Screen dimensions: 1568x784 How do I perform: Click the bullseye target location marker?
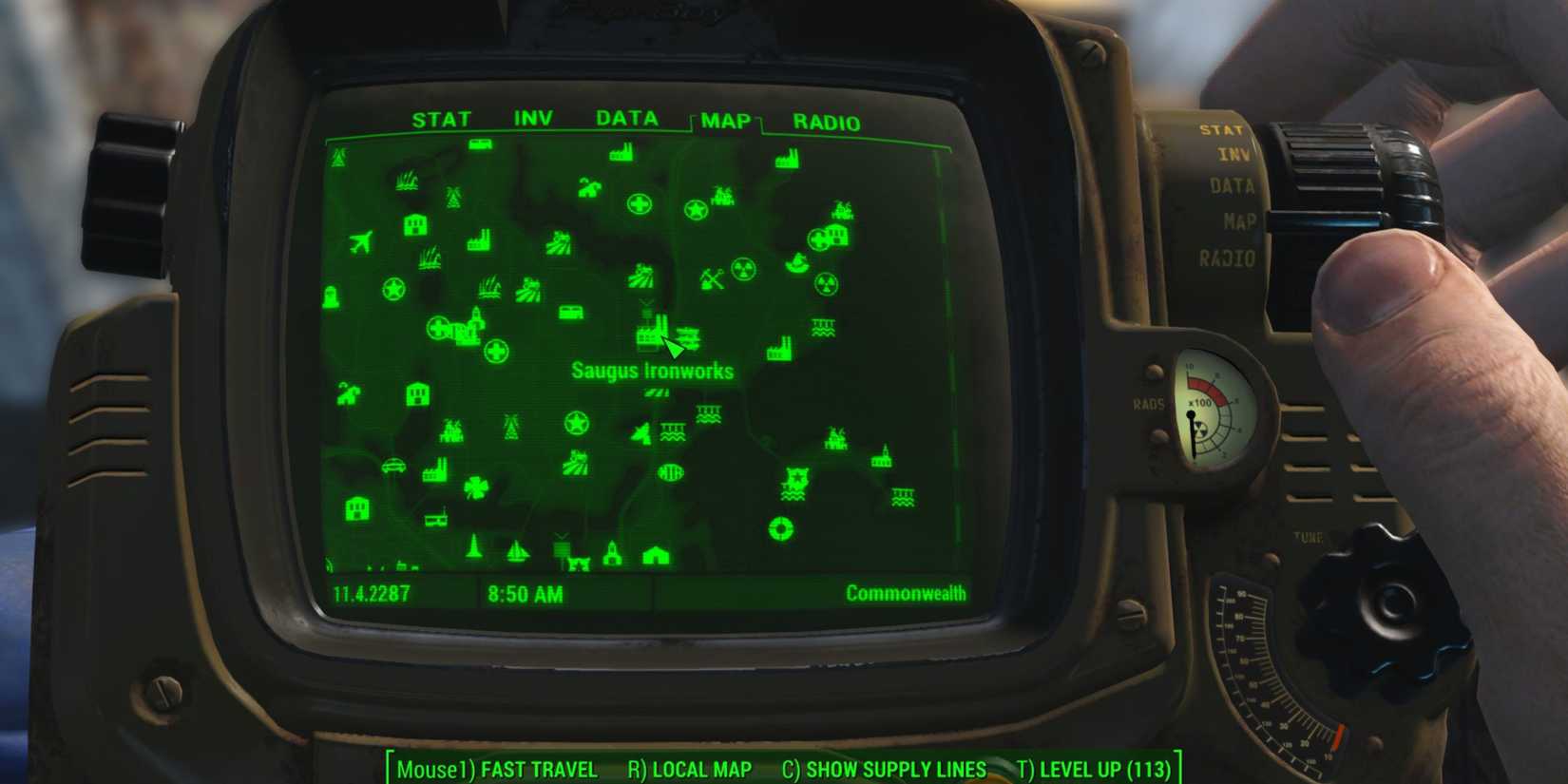(x=779, y=528)
